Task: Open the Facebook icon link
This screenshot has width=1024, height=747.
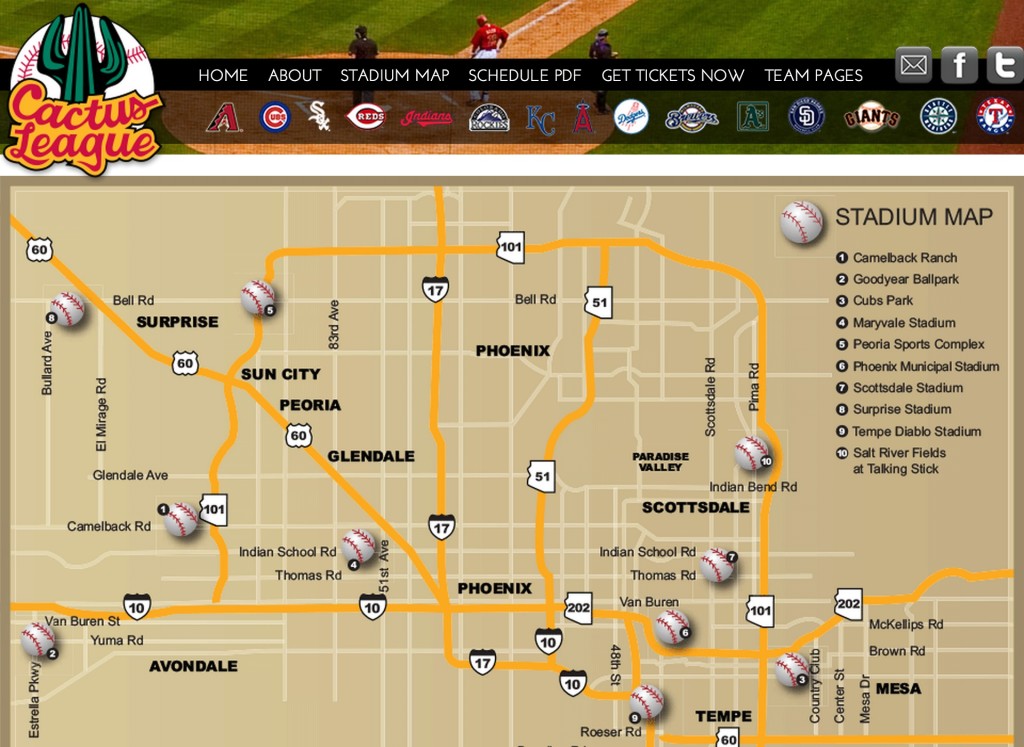Action: (959, 65)
